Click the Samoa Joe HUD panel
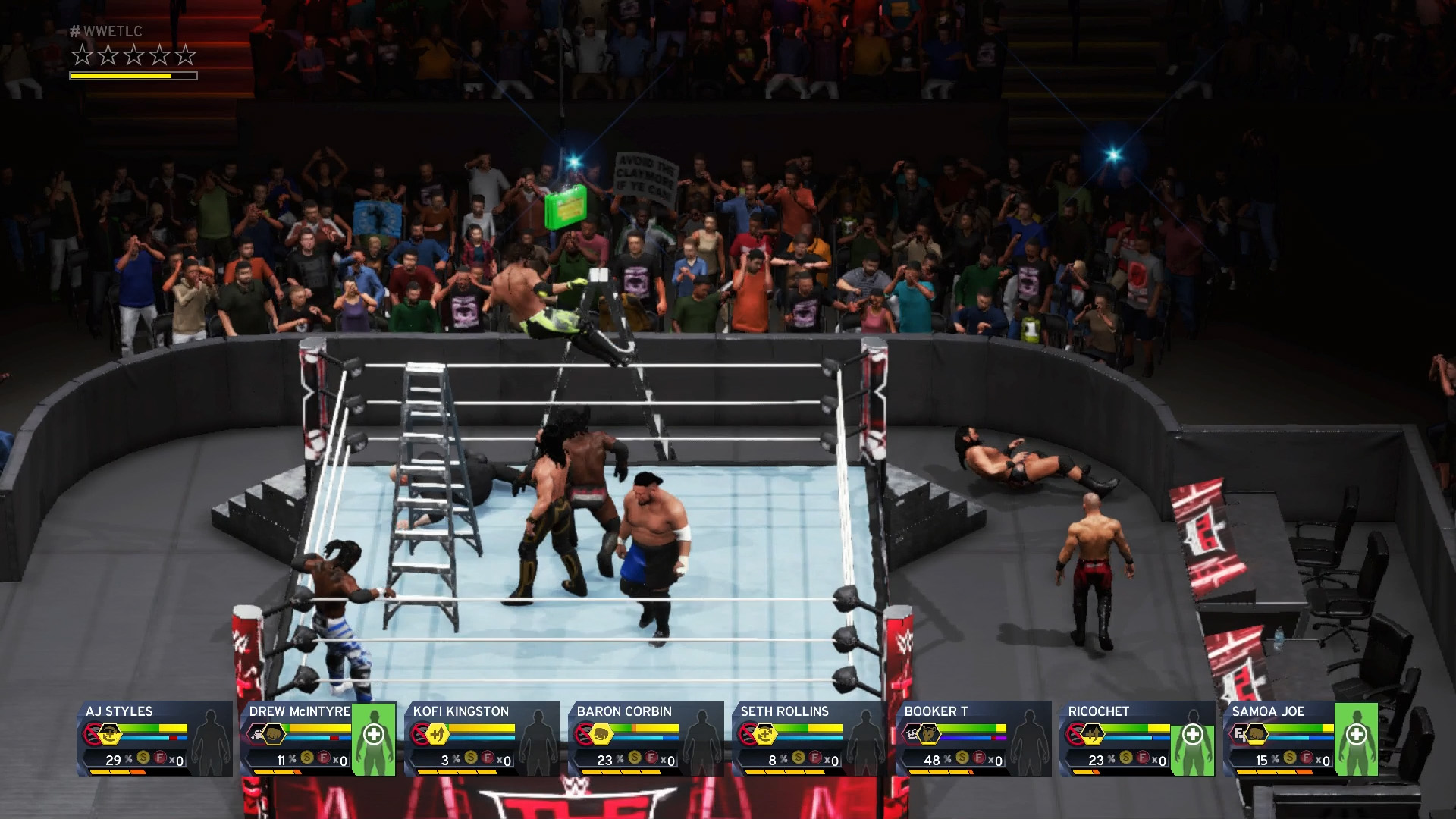 pos(1301,739)
